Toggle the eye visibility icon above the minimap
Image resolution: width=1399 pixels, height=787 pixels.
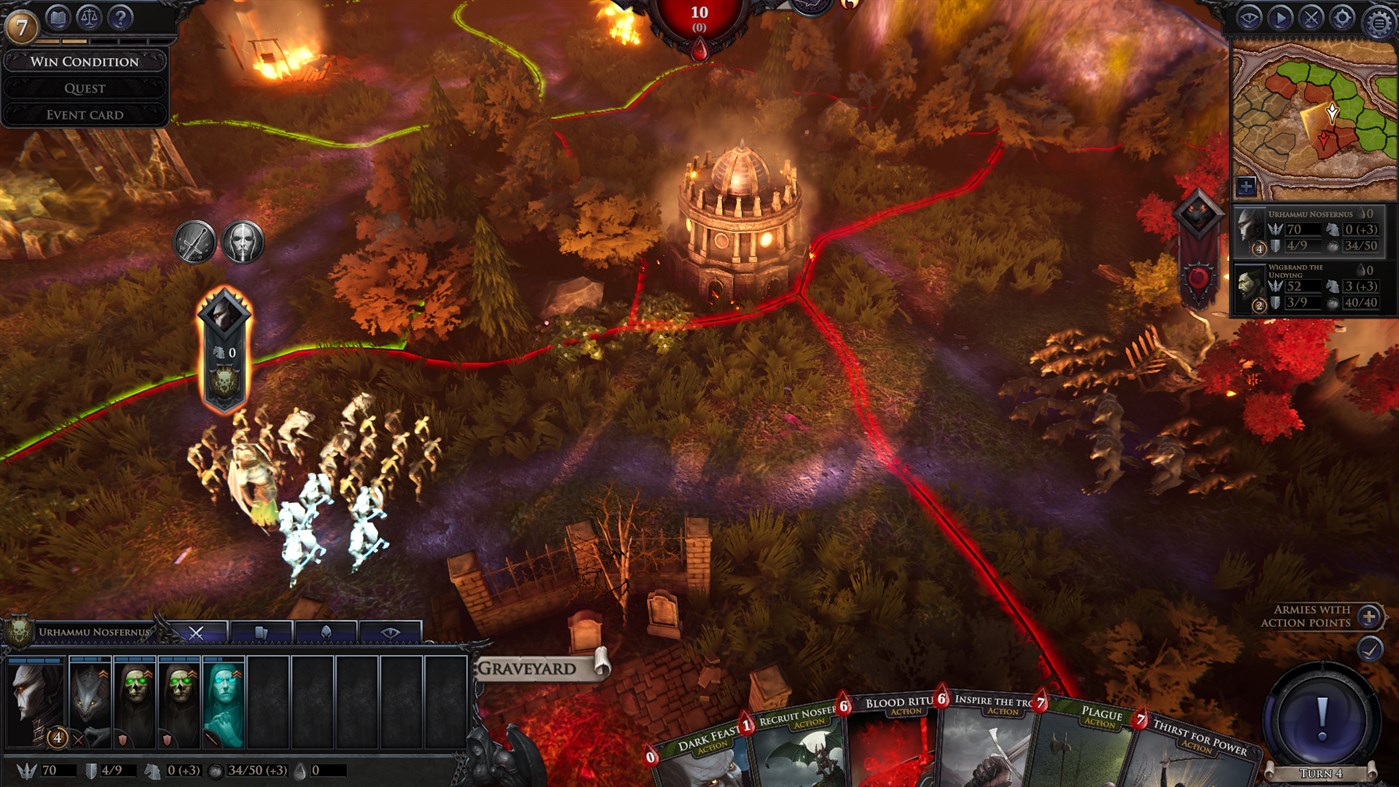point(1249,16)
